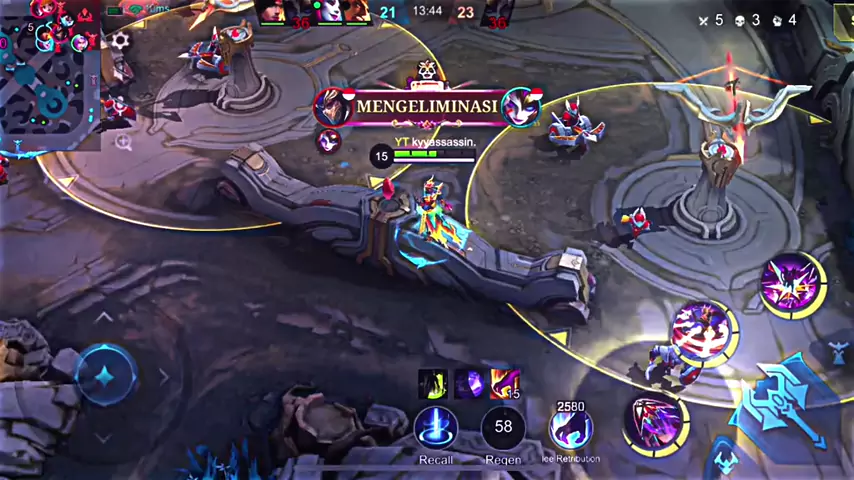Select the orange blade item icon
Viewport: 854px width, 480px height.
(x=505, y=383)
